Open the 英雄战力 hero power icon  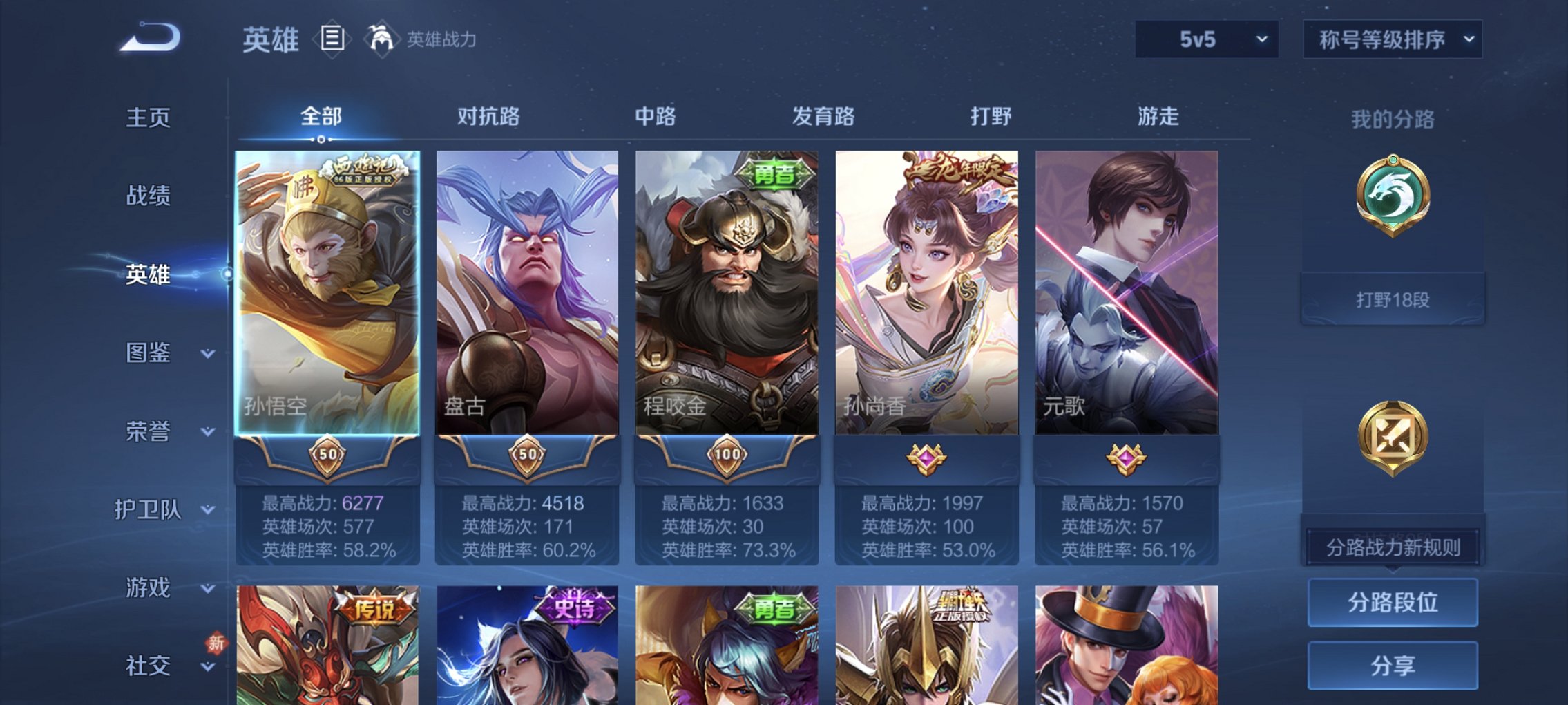[x=382, y=38]
